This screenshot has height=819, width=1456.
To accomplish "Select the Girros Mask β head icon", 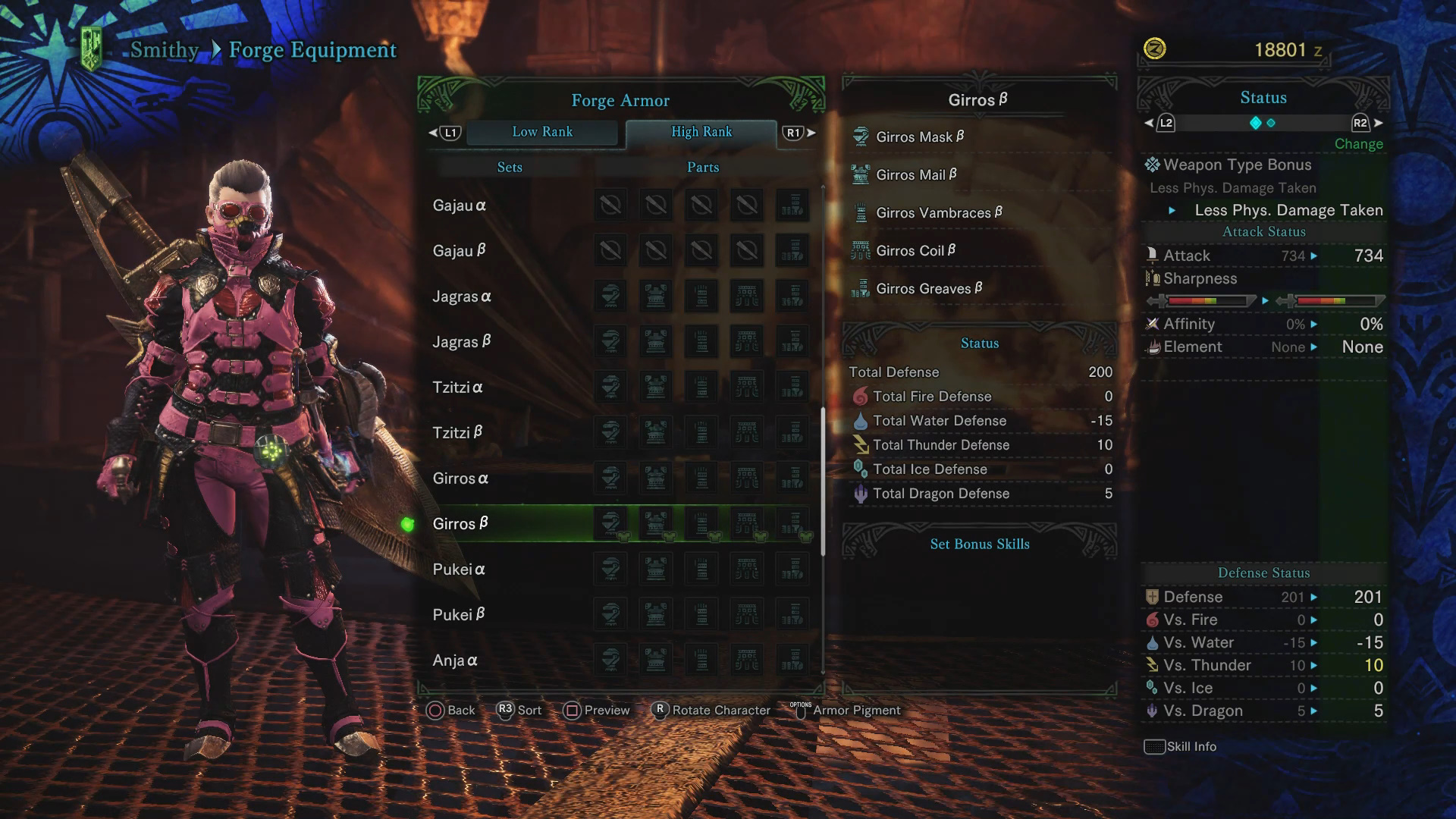I will click(x=862, y=136).
